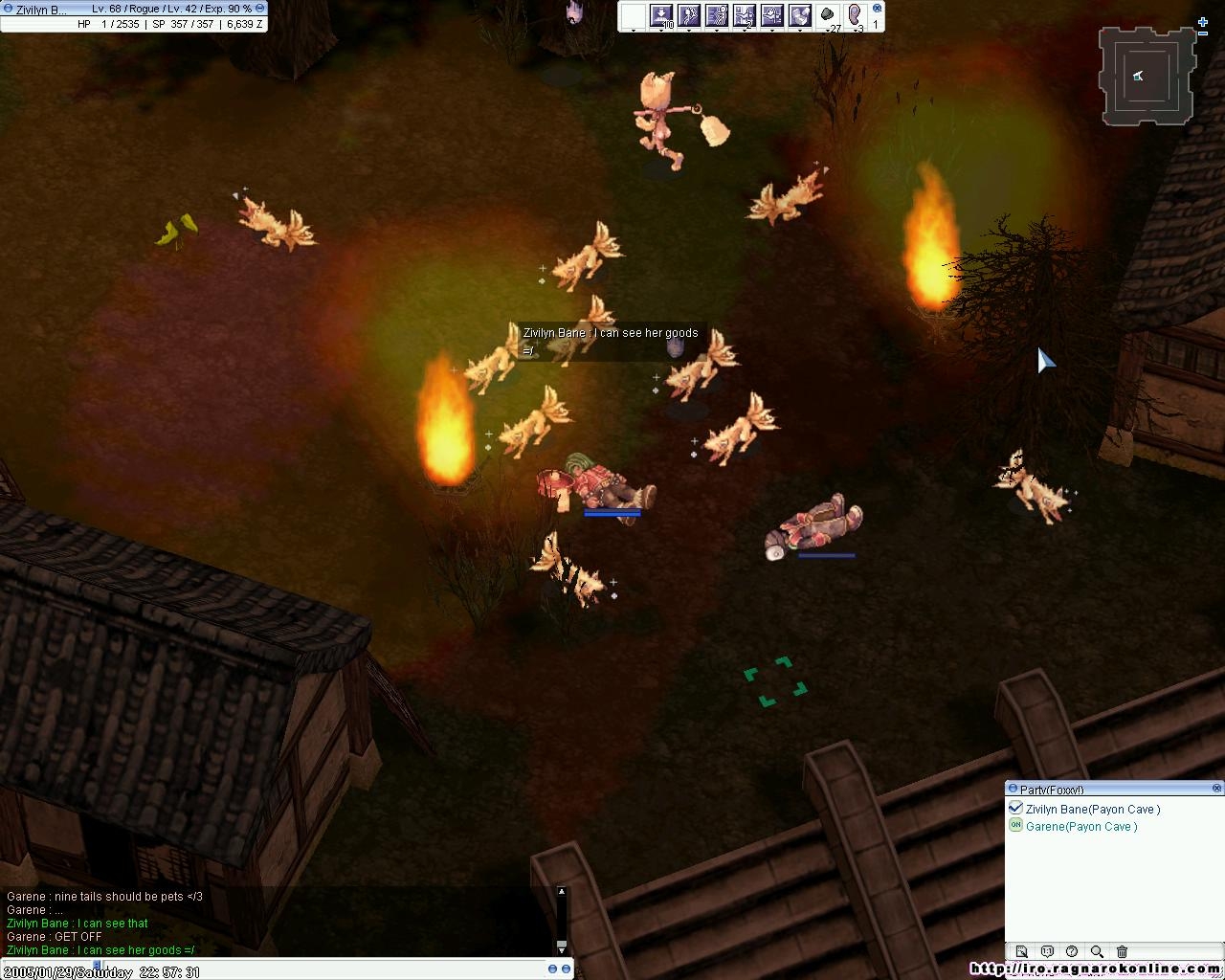1225x980 pixels.
Task: Click the plus button above the minimap
Action: coord(1203,22)
